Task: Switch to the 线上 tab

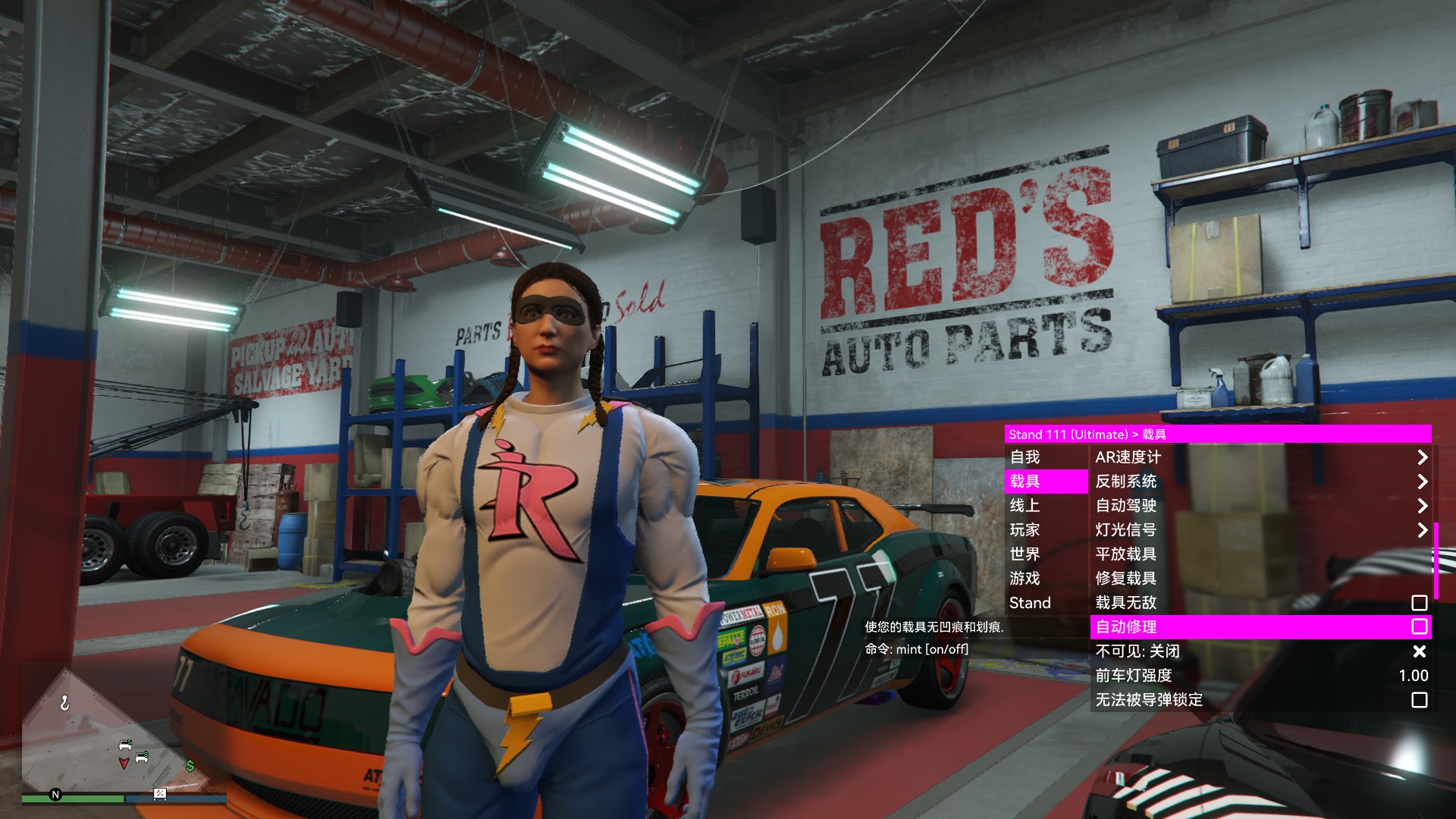Action: 1046,506
